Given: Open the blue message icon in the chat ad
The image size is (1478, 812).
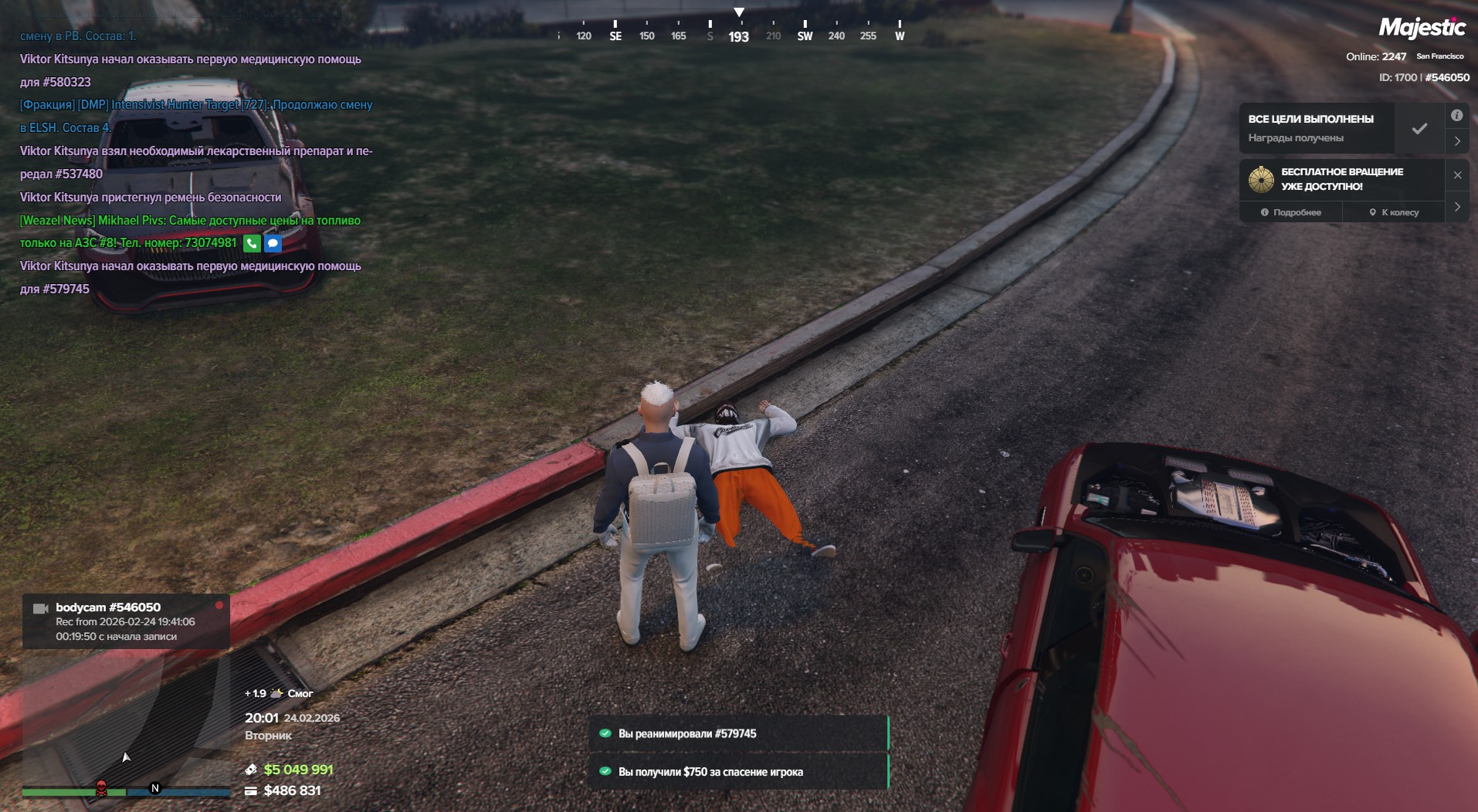Looking at the screenshot, I should click(273, 244).
